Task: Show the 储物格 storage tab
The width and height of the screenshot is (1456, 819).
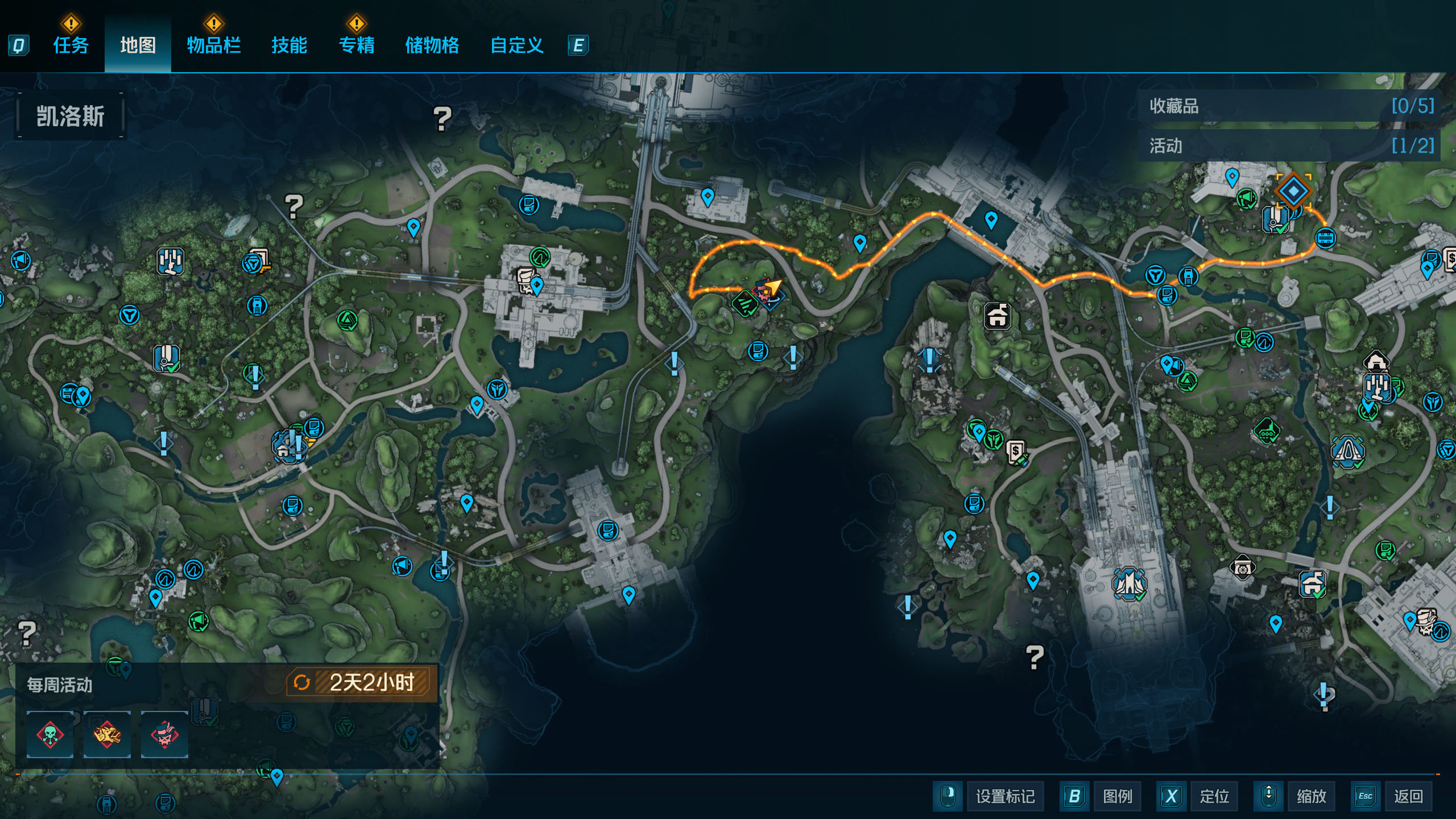Action: pyautogui.click(x=432, y=45)
